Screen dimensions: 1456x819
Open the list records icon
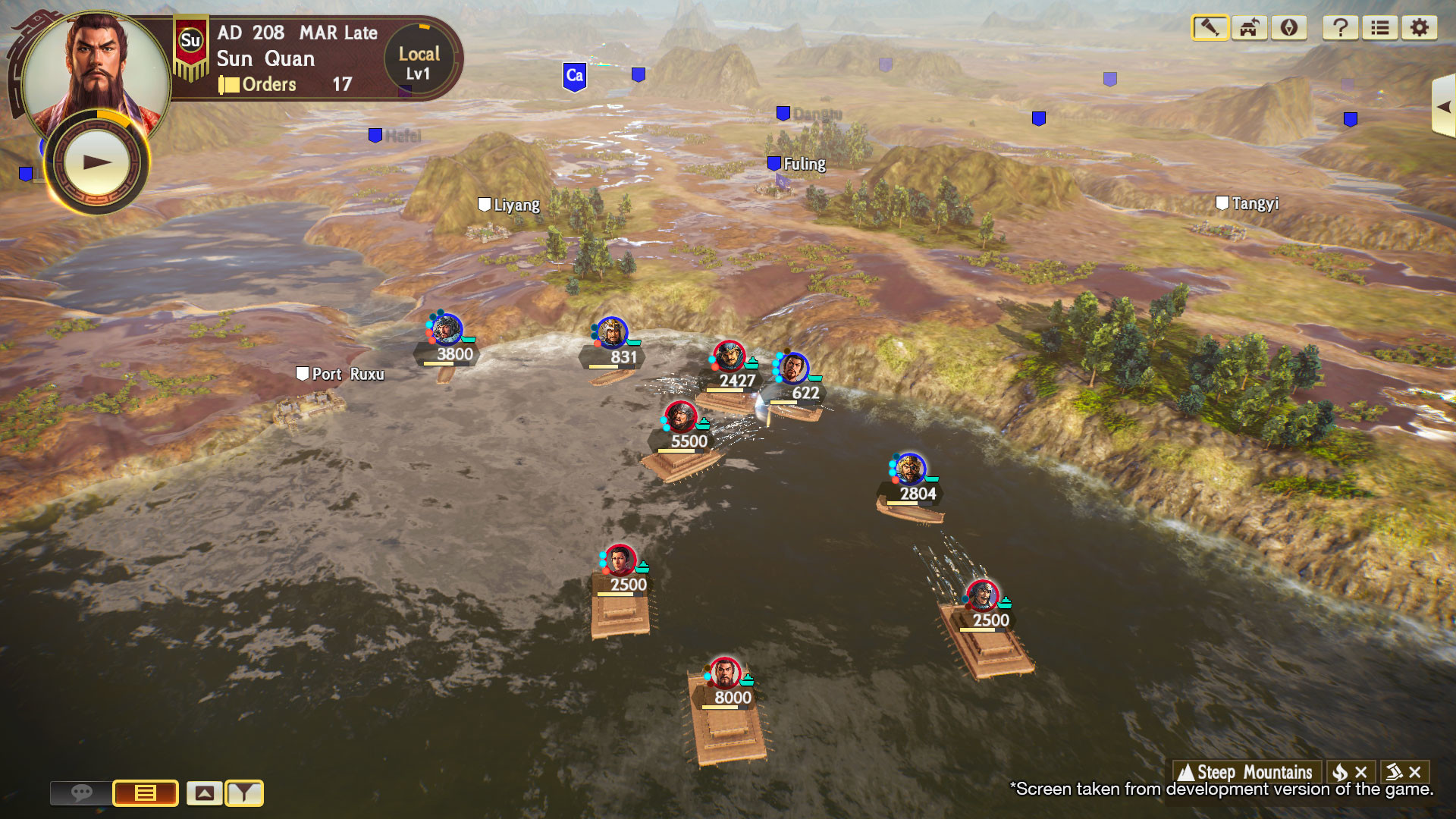pyautogui.click(x=1380, y=28)
